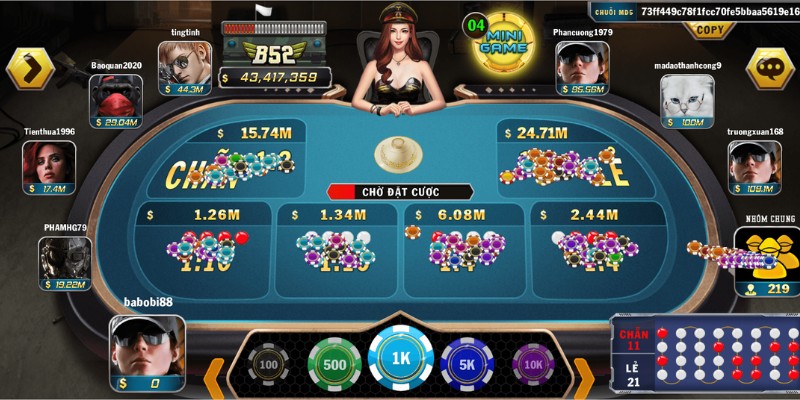The width and height of the screenshot is (800, 400).
Task: View player Phancuong1979's avatar
Action: tap(583, 68)
